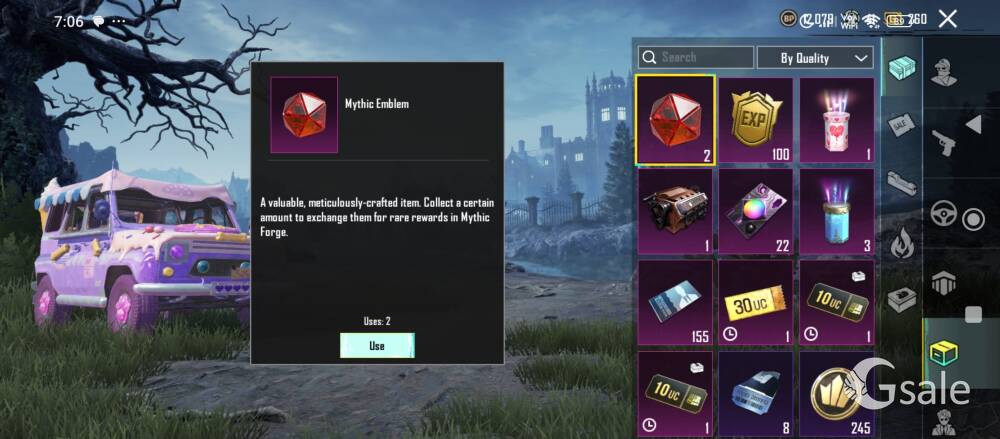Select the blue crystal item with count 8
Viewport: 1000px width, 439px height.
click(x=756, y=390)
